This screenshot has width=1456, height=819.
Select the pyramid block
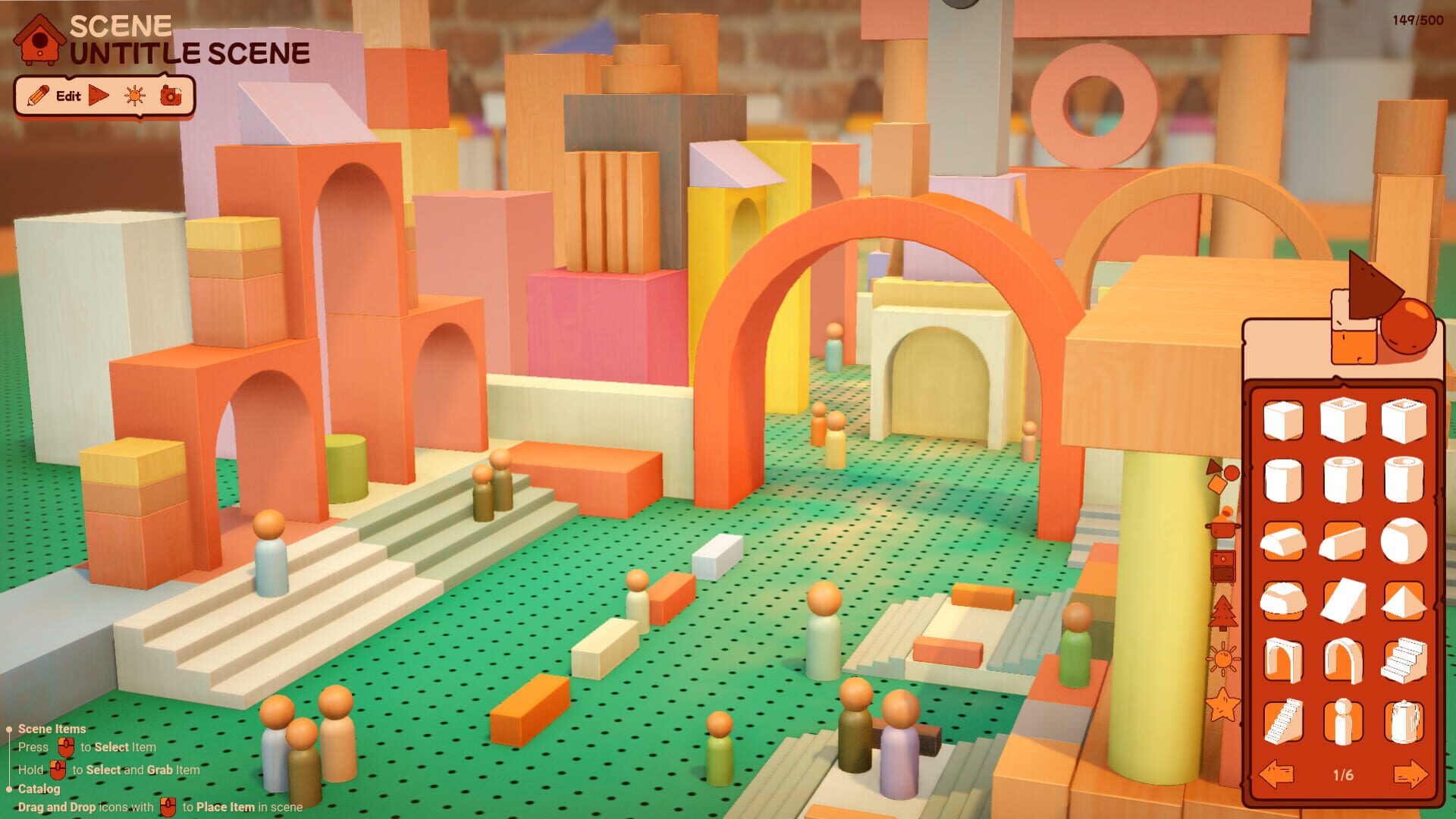(x=1404, y=599)
